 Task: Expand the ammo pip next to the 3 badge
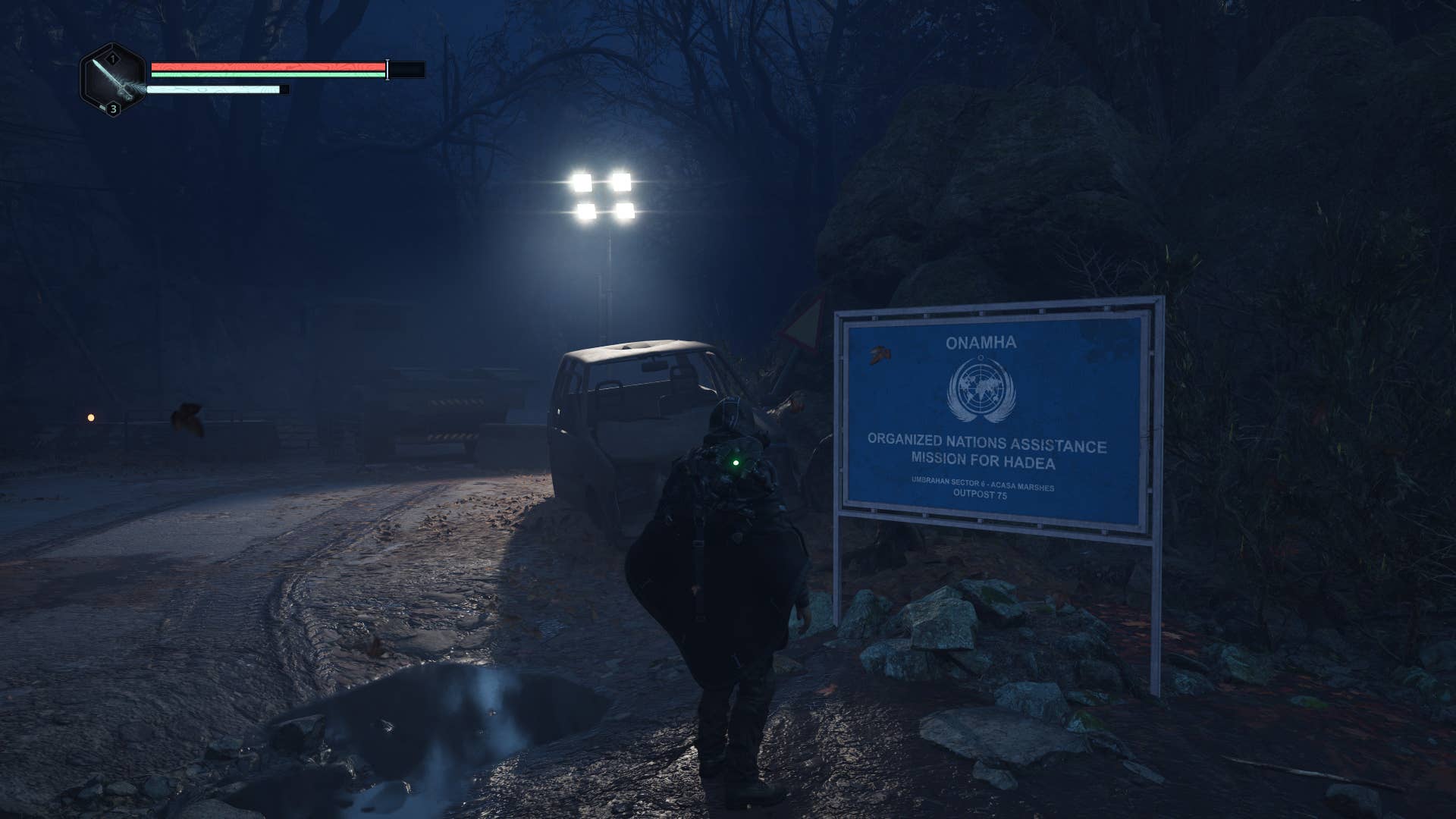pos(101,107)
